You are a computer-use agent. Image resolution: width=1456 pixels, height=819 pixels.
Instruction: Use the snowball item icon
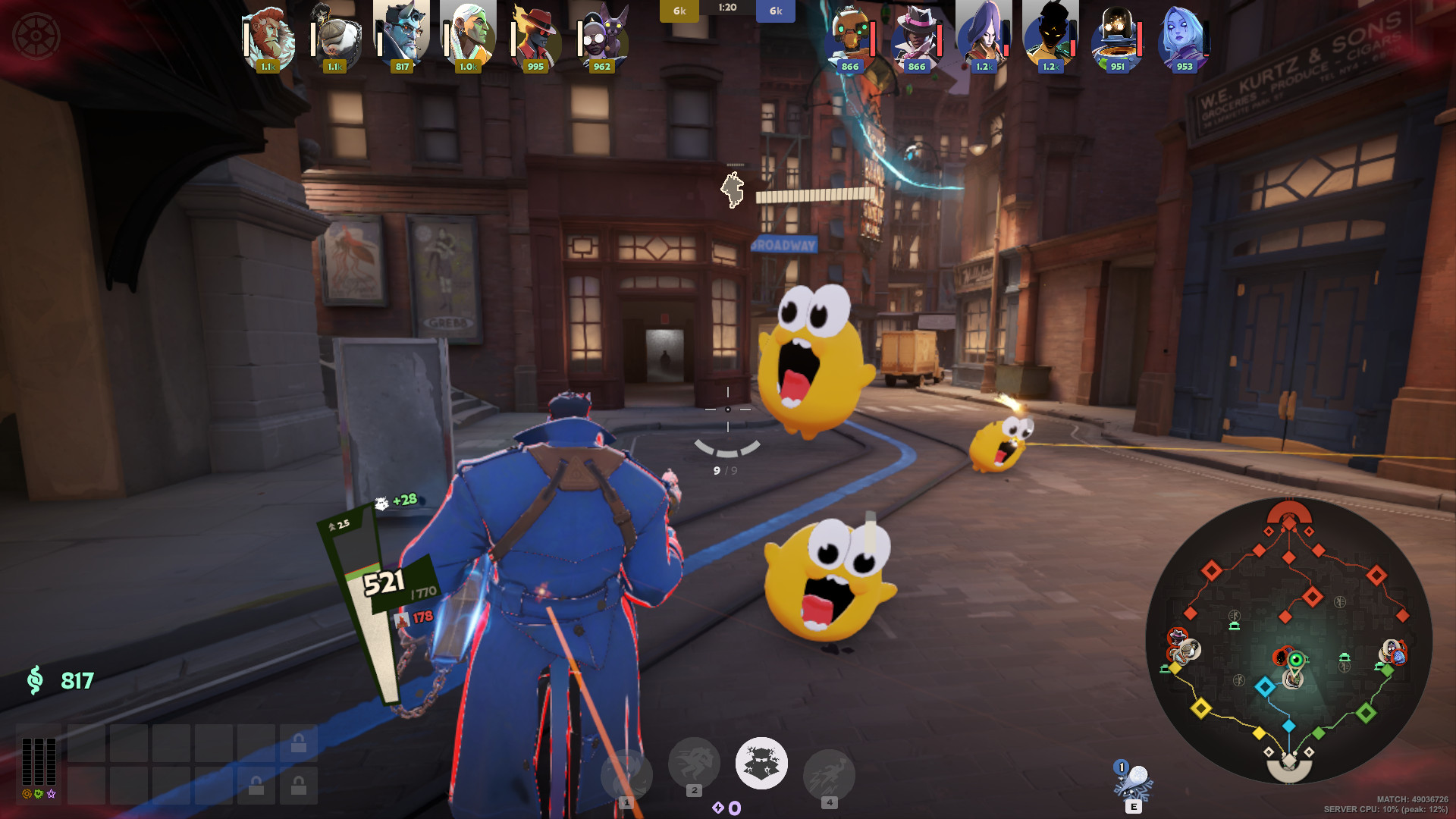[1134, 781]
